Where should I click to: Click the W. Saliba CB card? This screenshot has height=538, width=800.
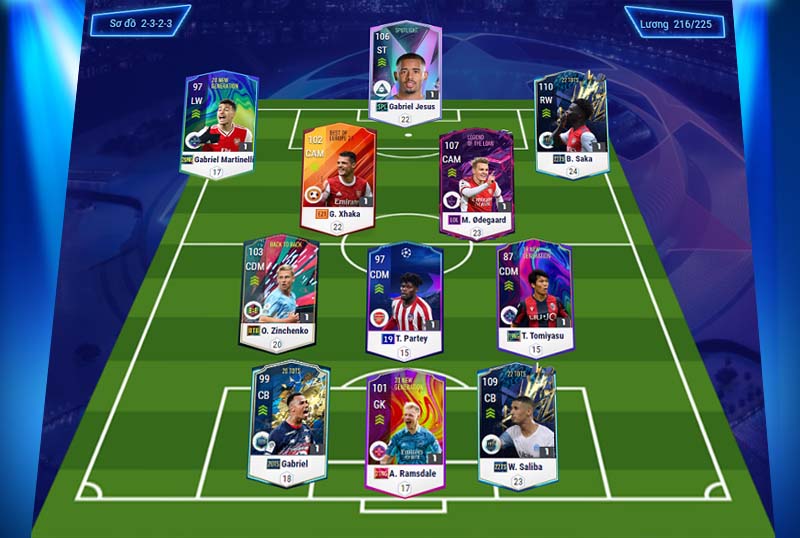(x=516, y=418)
